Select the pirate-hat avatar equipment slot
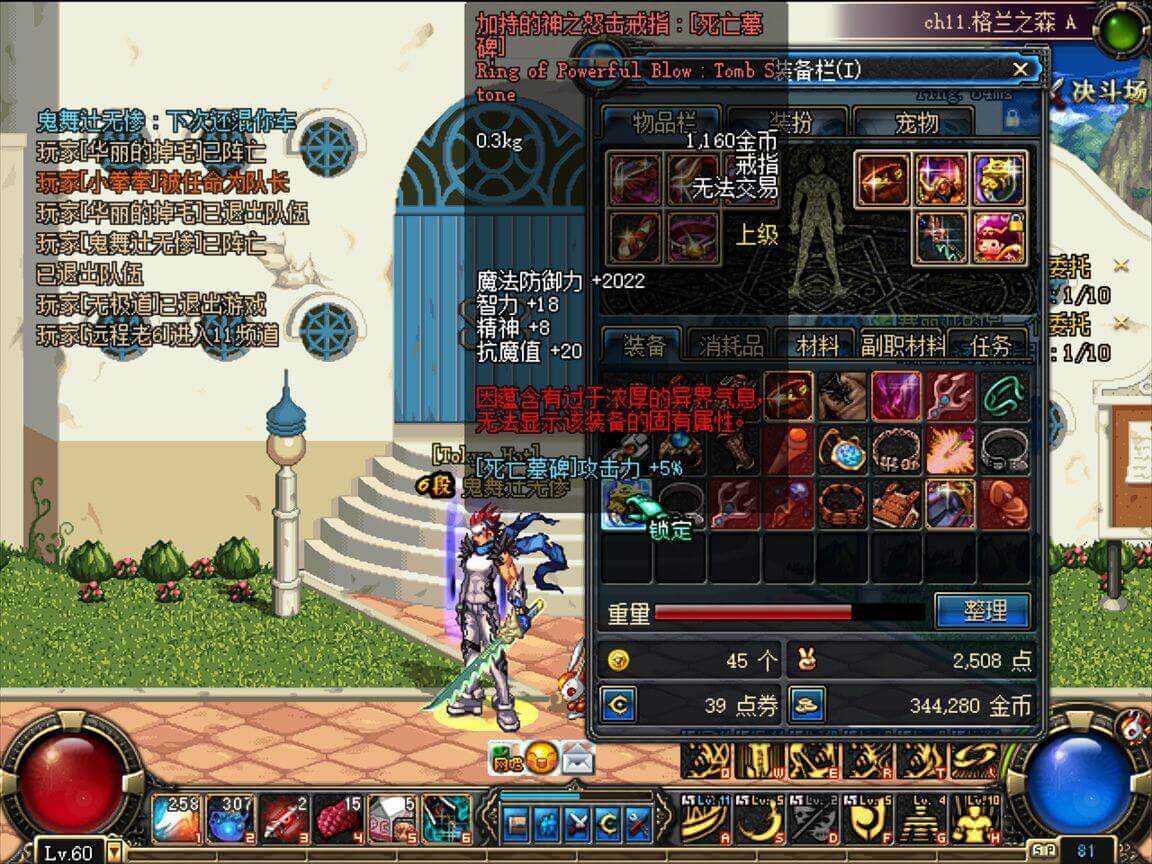 (x=998, y=238)
